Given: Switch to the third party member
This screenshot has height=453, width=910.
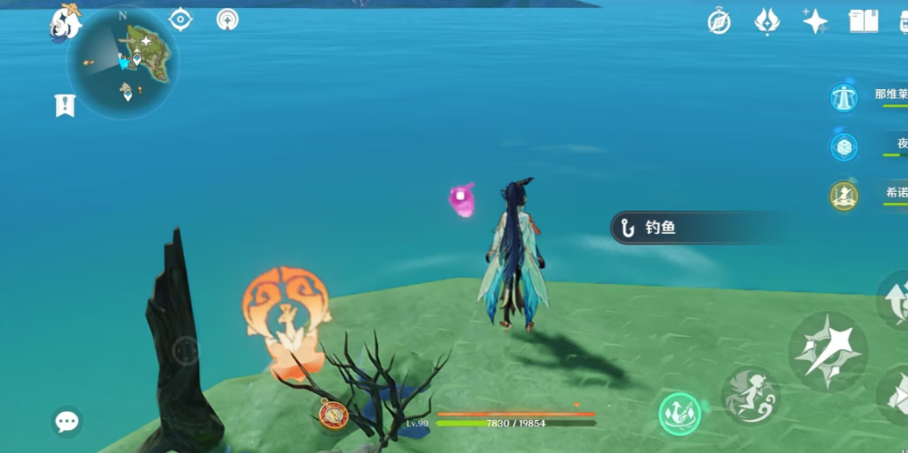Looking at the screenshot, I should click(x=845, y=196).
